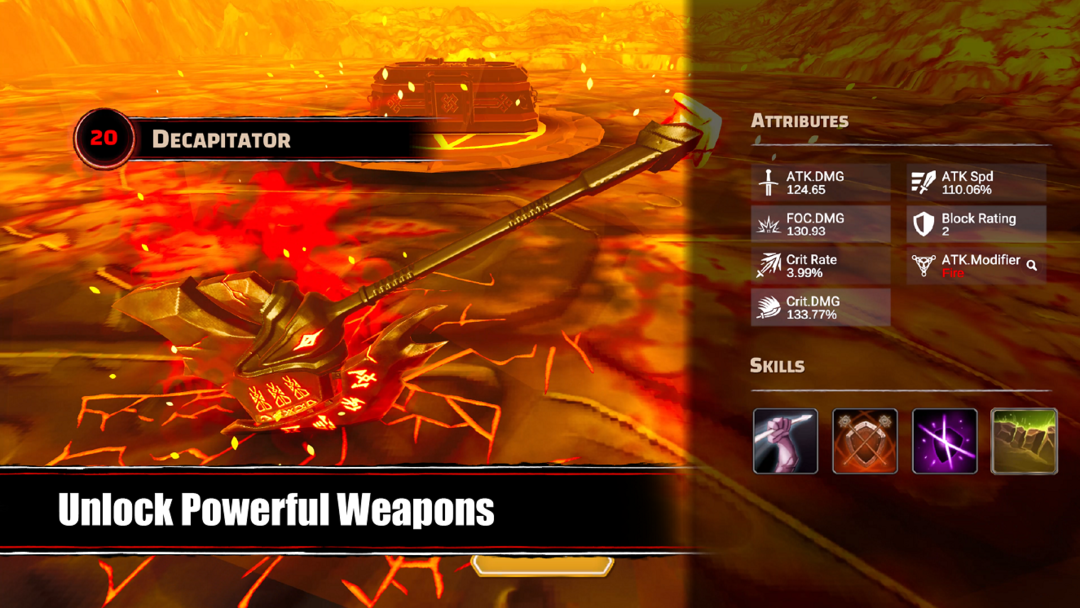Viewport: 1080px width, 608px height.
Task: Inspect ATK.Modifier with the magnifying glass
Action: (x=1032, y=266)
